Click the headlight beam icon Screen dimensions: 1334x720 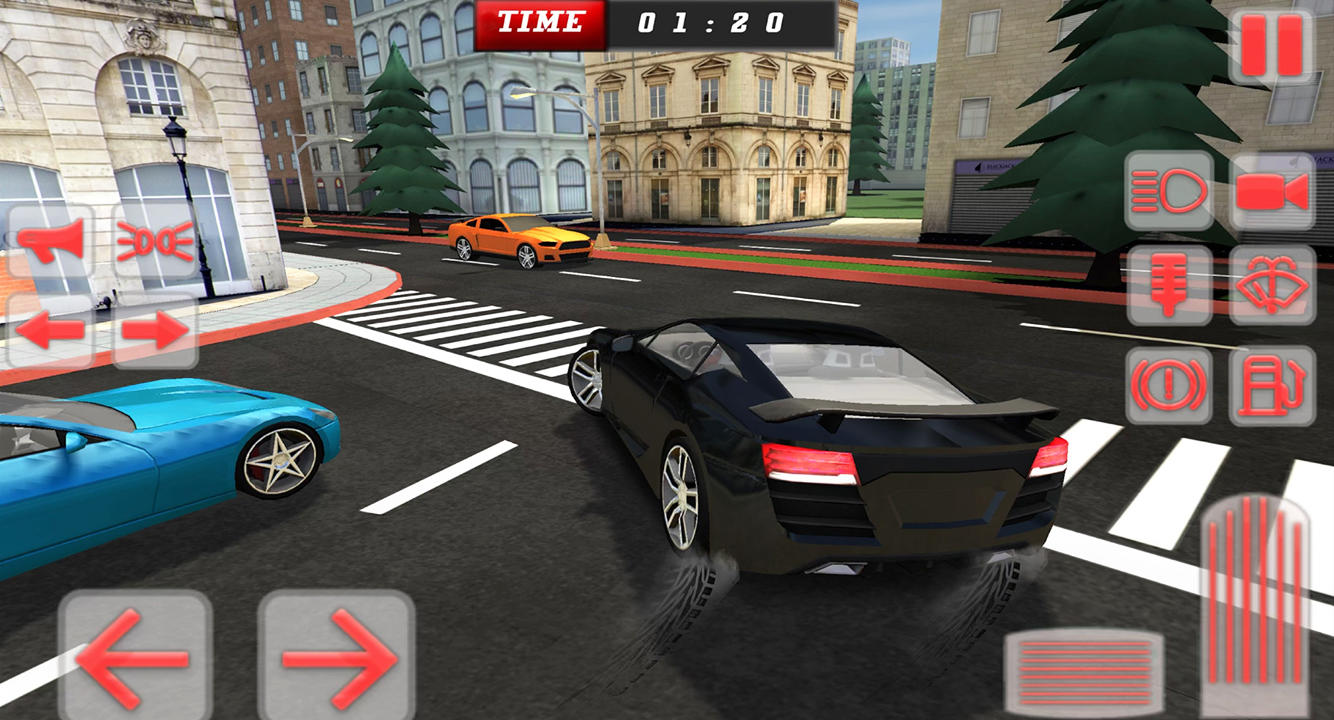coord(1169,192)
